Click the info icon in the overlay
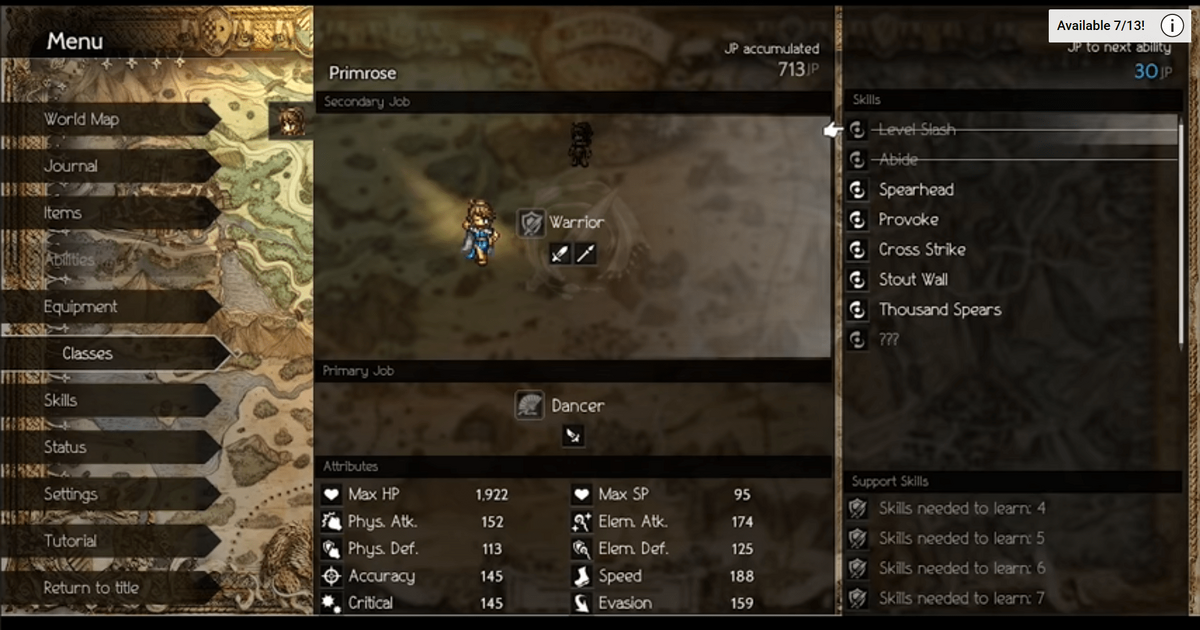The image size is (1200, 630). point(1172,26)
